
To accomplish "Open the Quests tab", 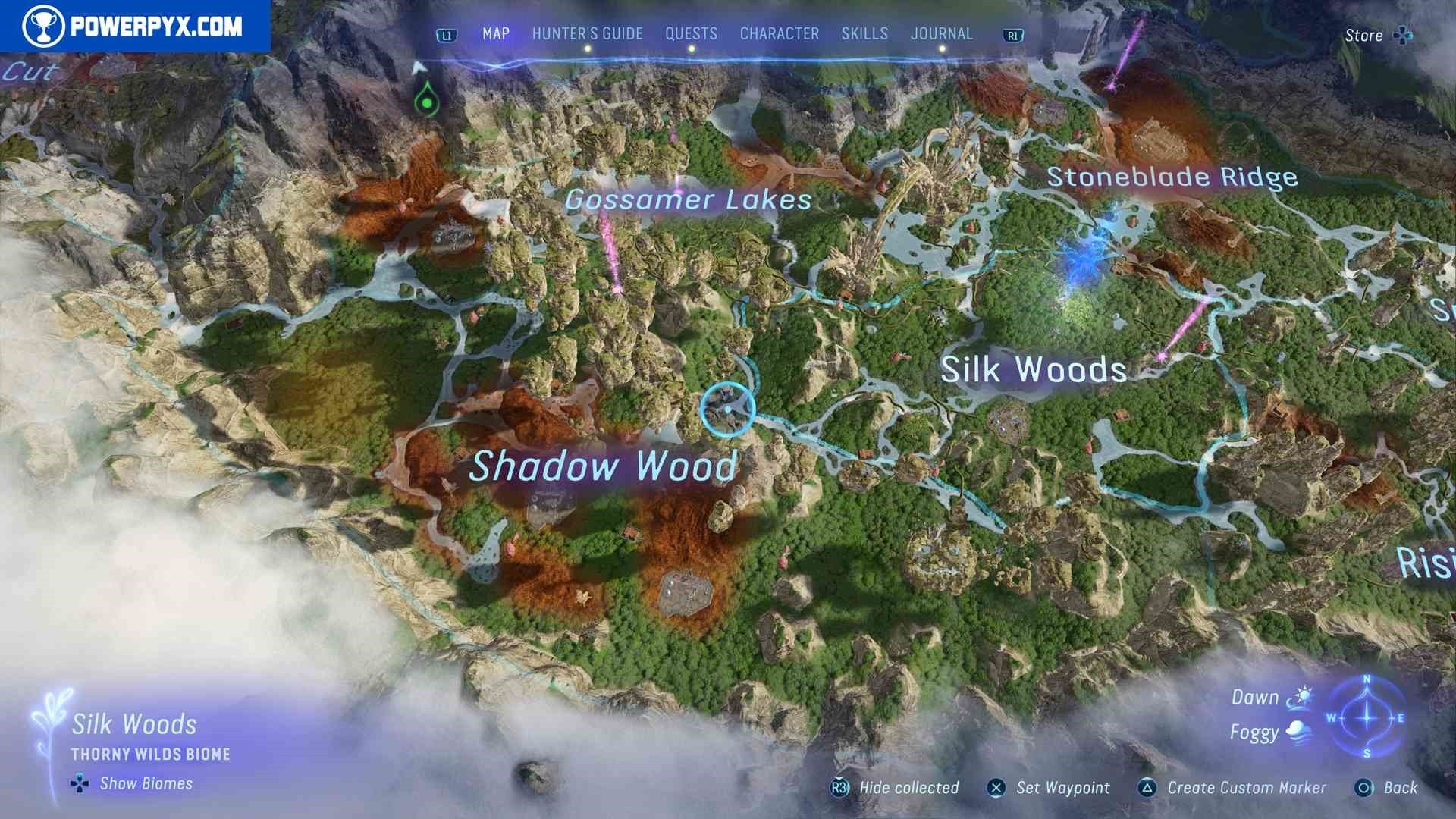I will click(x=691, y=34).
